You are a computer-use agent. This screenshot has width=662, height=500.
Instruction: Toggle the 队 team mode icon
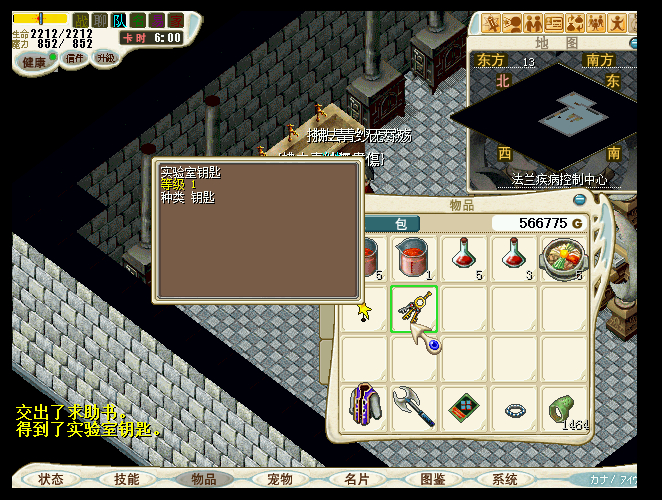pyautogui.click(x=119, y=20)
